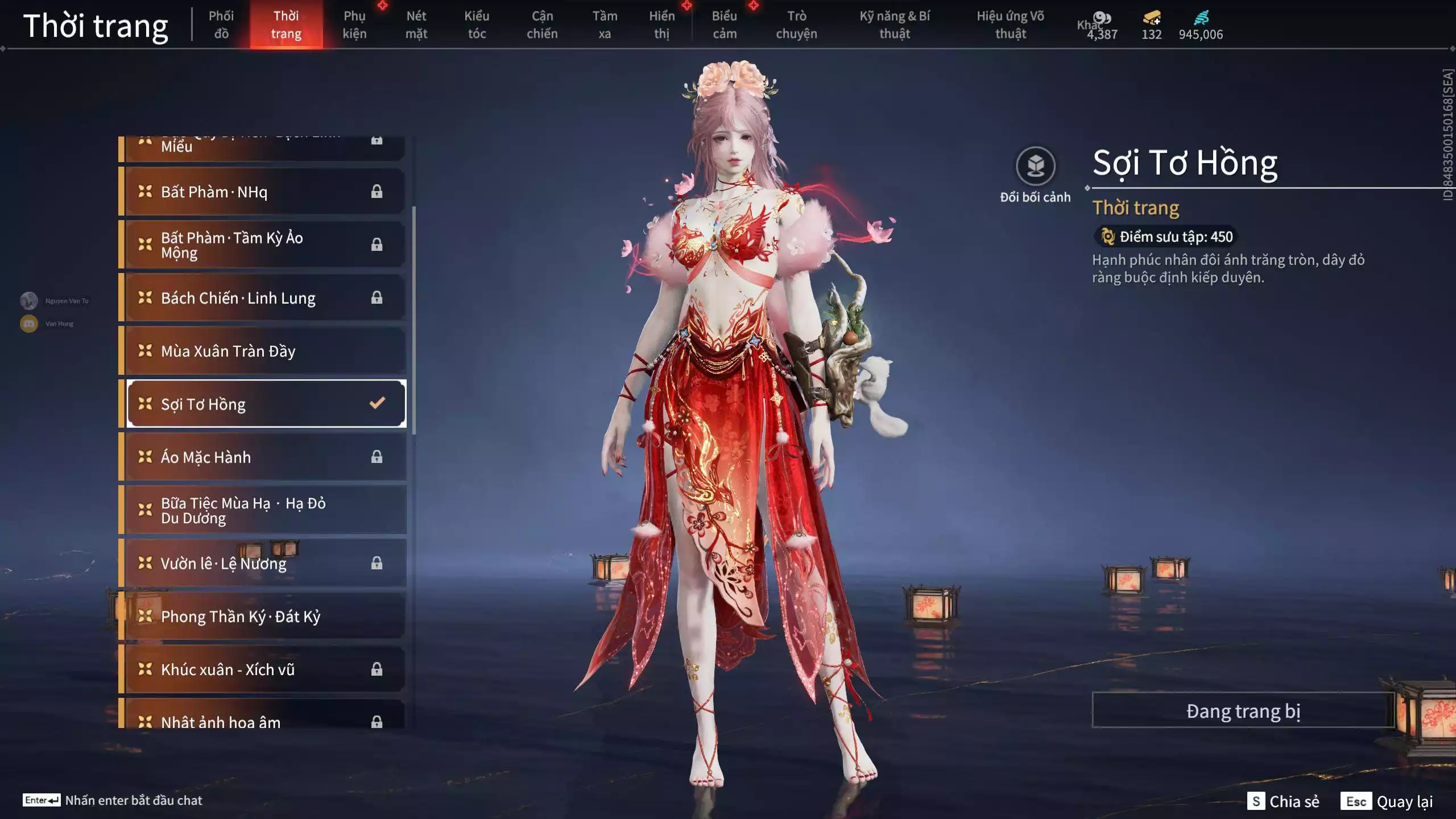
Task: Show the Hiển thị tab
Action: click(x=662, y=24)
